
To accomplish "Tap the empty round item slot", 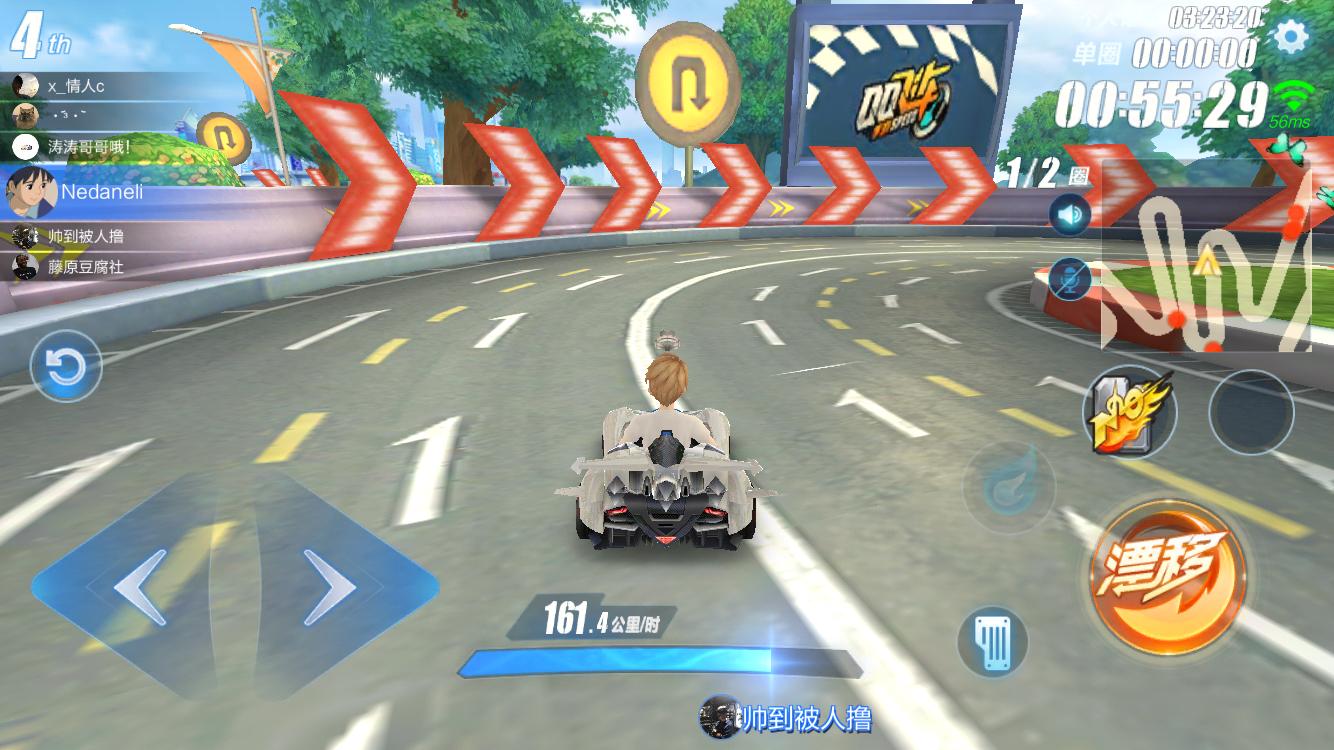I will coord(1251,411).
